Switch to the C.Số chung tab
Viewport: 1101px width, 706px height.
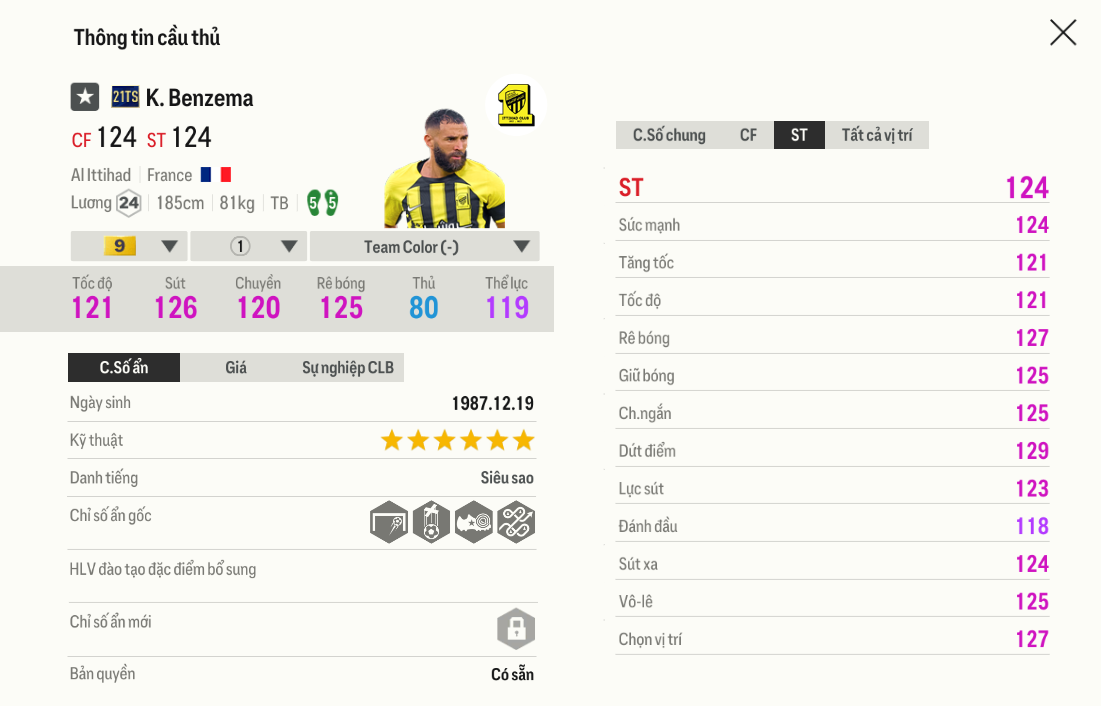pos(669,135)
